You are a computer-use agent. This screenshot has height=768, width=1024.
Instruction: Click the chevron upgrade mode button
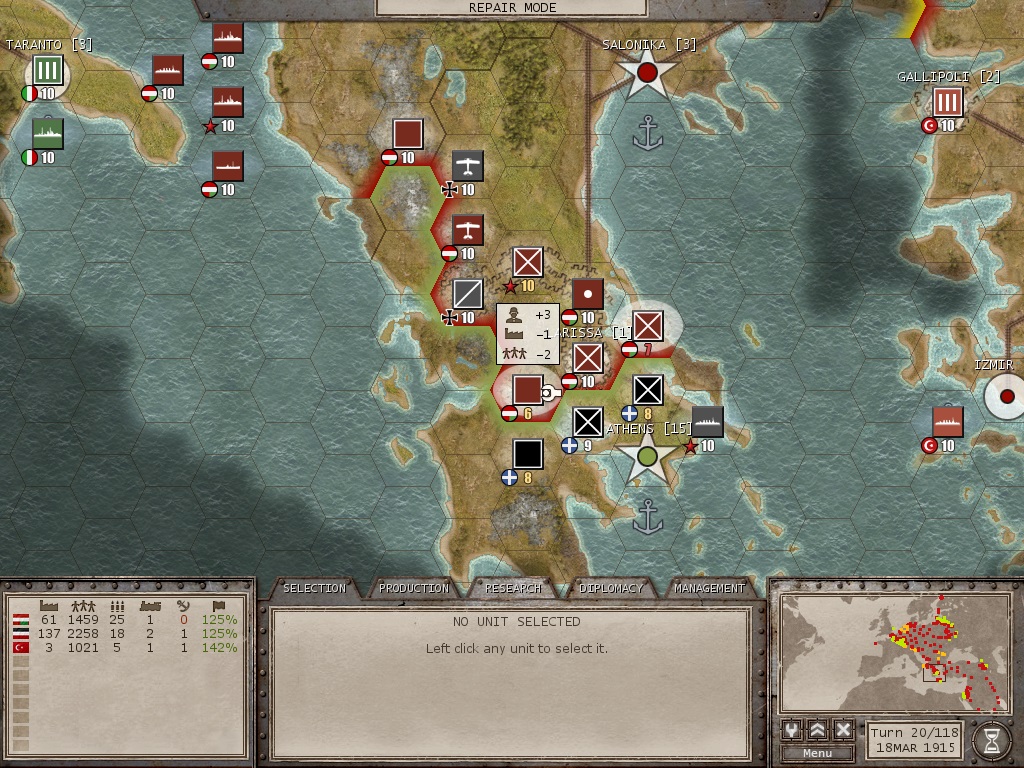(x=818, y=730)
